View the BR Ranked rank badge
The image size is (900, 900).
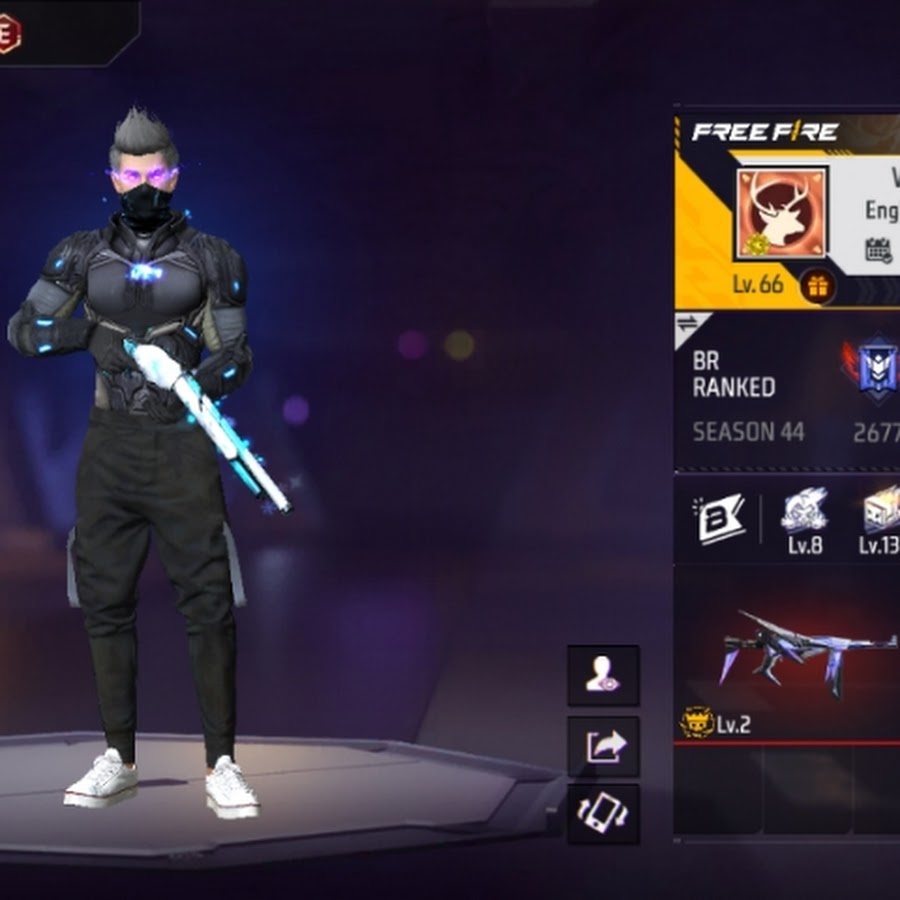tap(875, 368)
